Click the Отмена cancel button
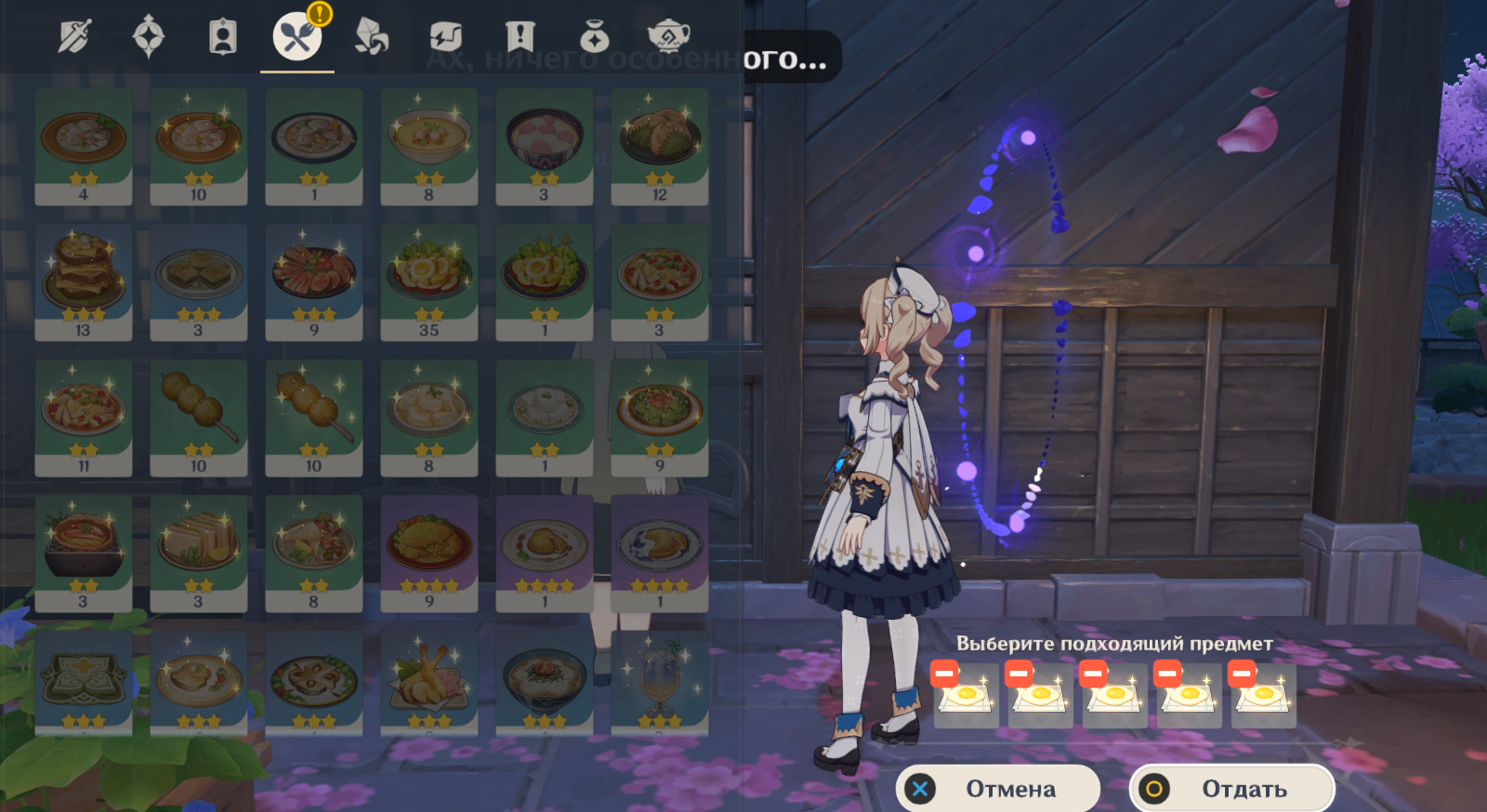1487x812 pixels. 997,789
